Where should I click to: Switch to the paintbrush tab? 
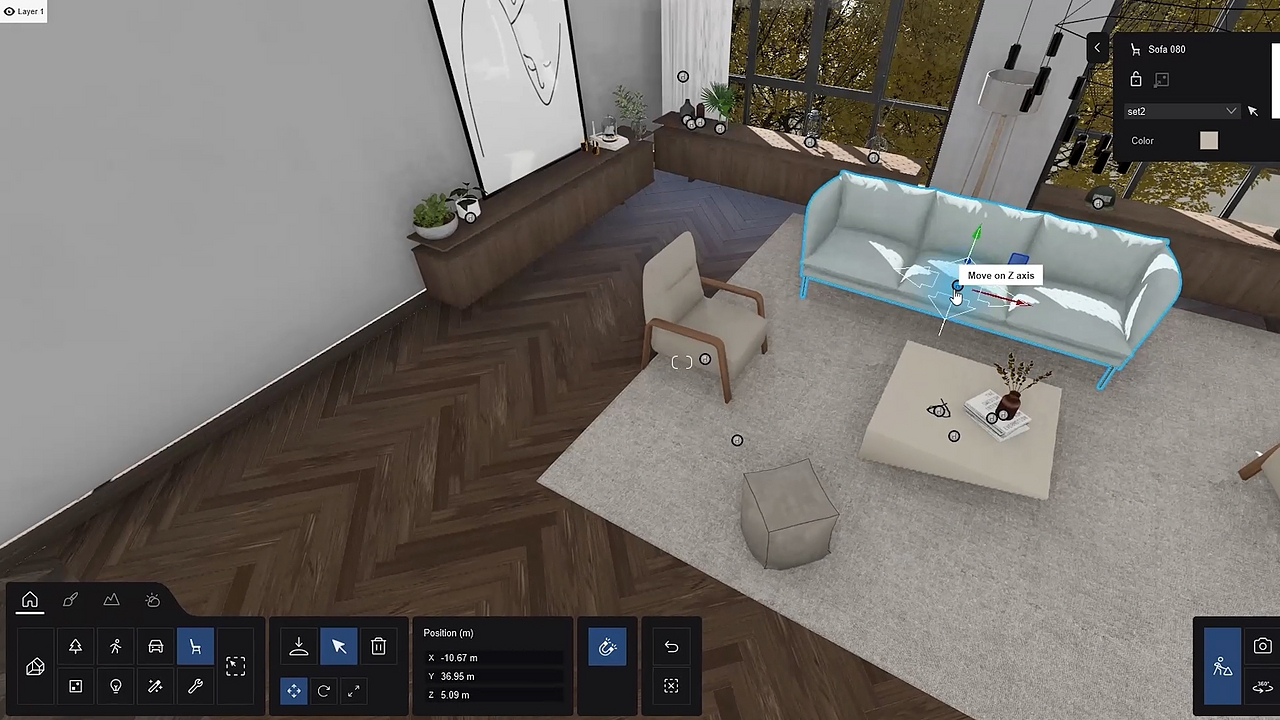pos(70,600)
